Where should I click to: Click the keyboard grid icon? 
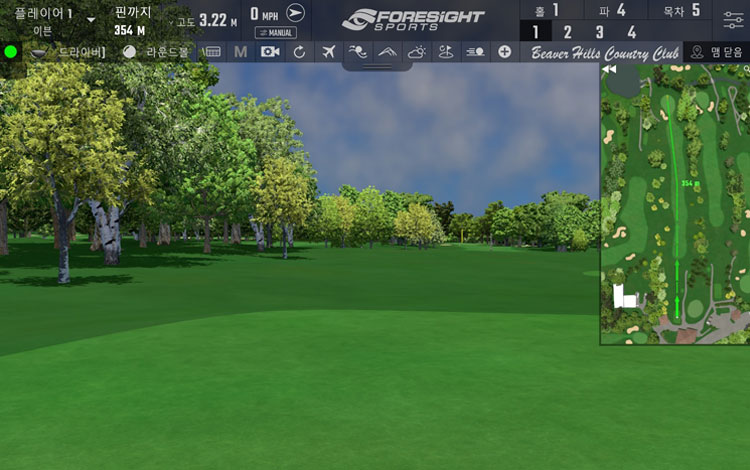pyautogui.click(x=212, y=51)
